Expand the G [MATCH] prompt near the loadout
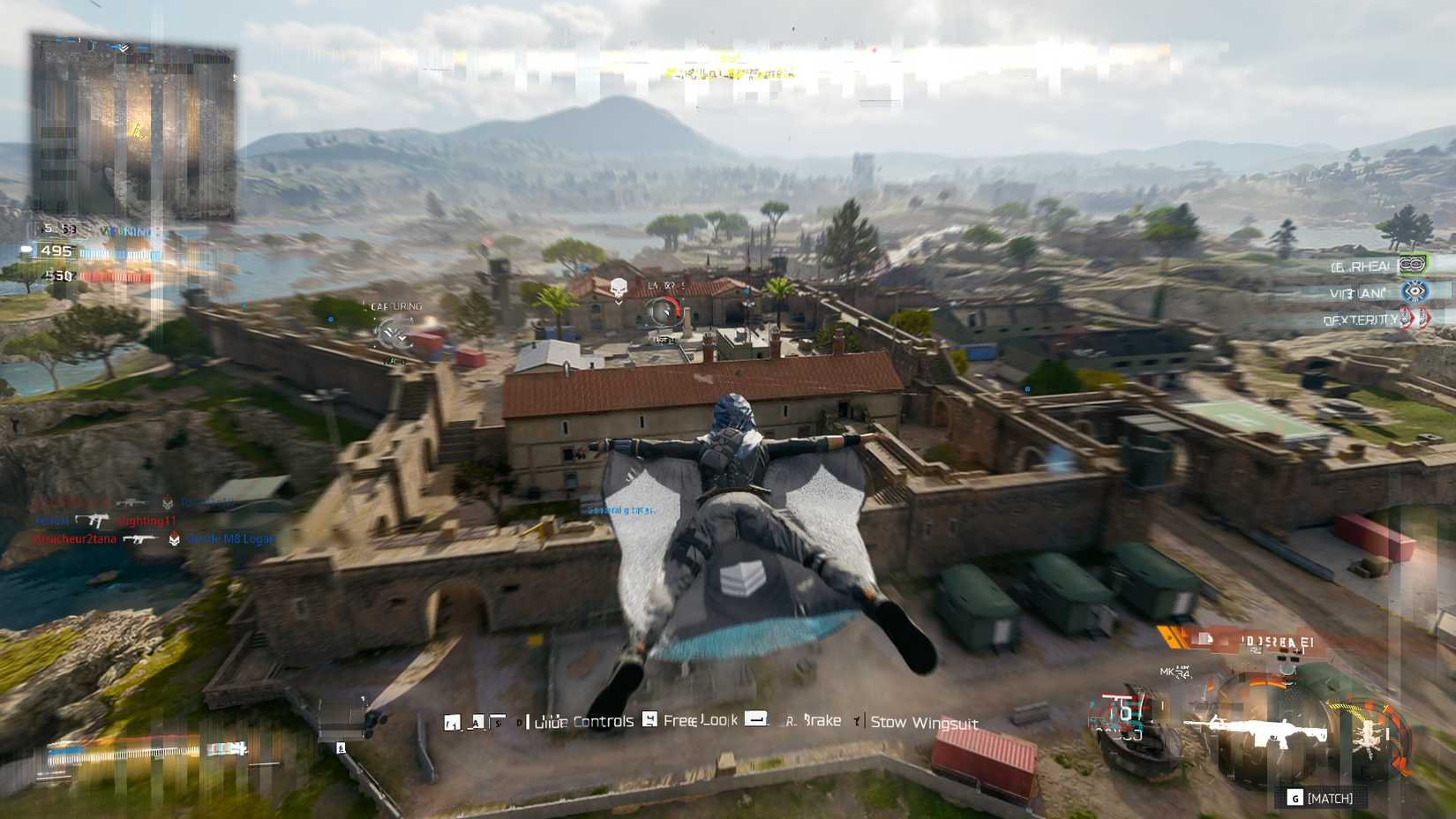1456x819 pixels. click(1321, 796)
